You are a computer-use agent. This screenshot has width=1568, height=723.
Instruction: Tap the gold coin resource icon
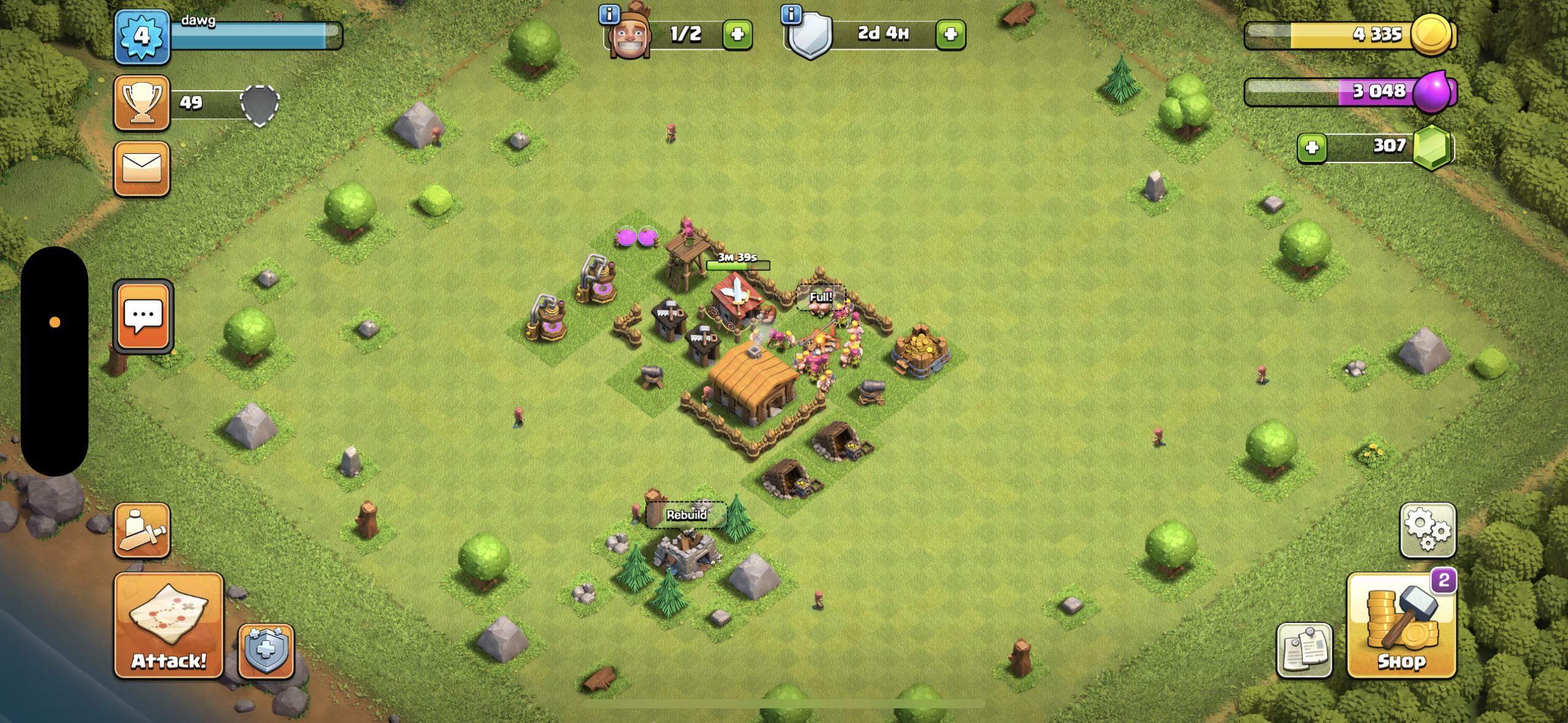point(1432,34)
